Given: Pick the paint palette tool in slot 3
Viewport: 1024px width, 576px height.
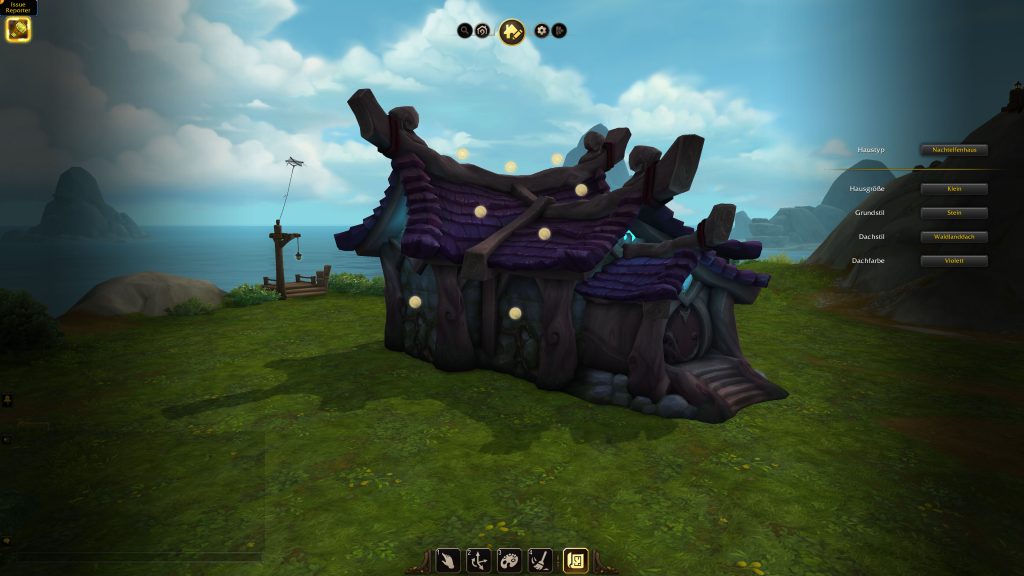Looking at the screenshot, I should (x=509, y=560).
